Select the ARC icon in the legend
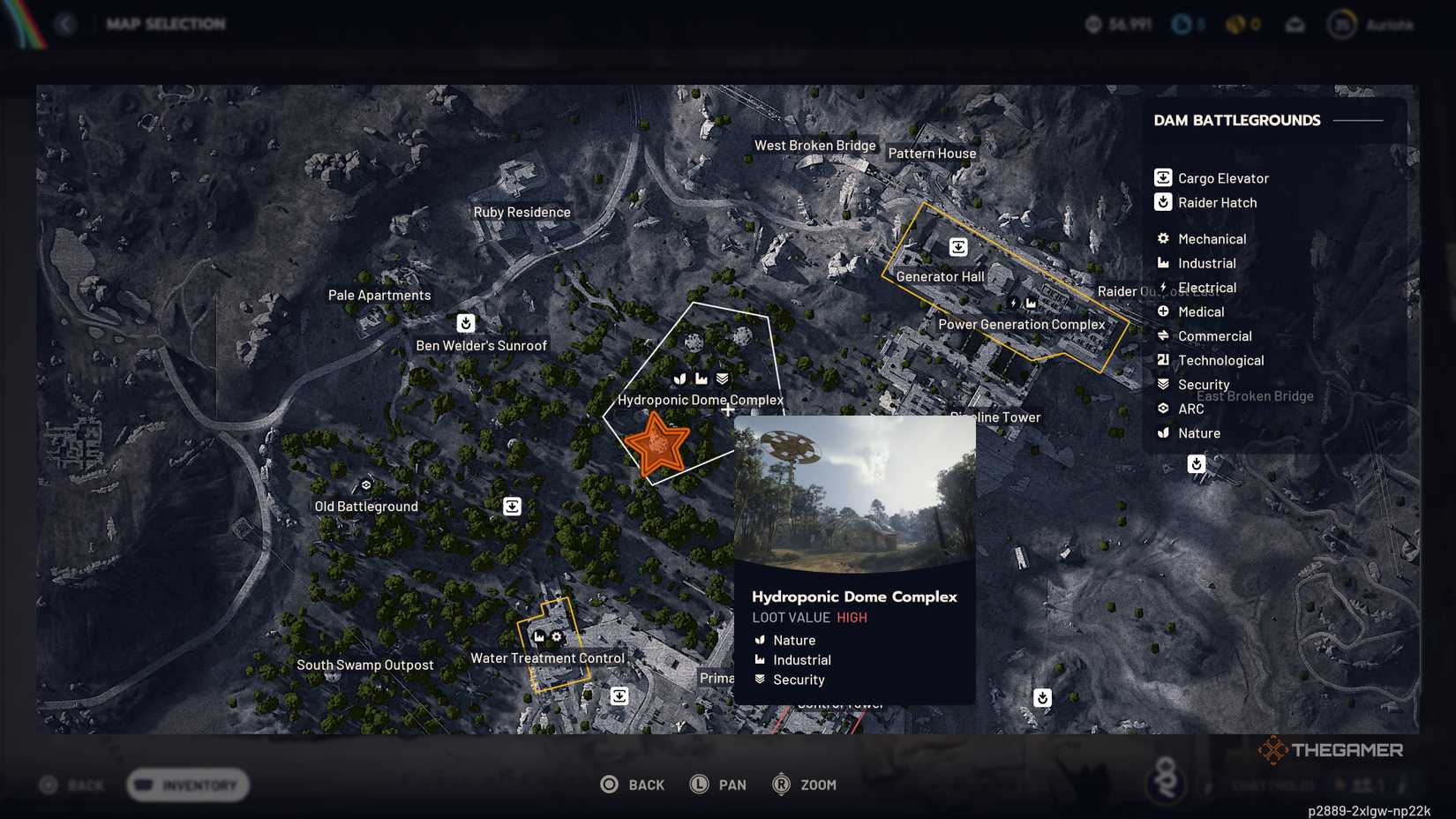1456x819 pixels. tap(1162, 409)
